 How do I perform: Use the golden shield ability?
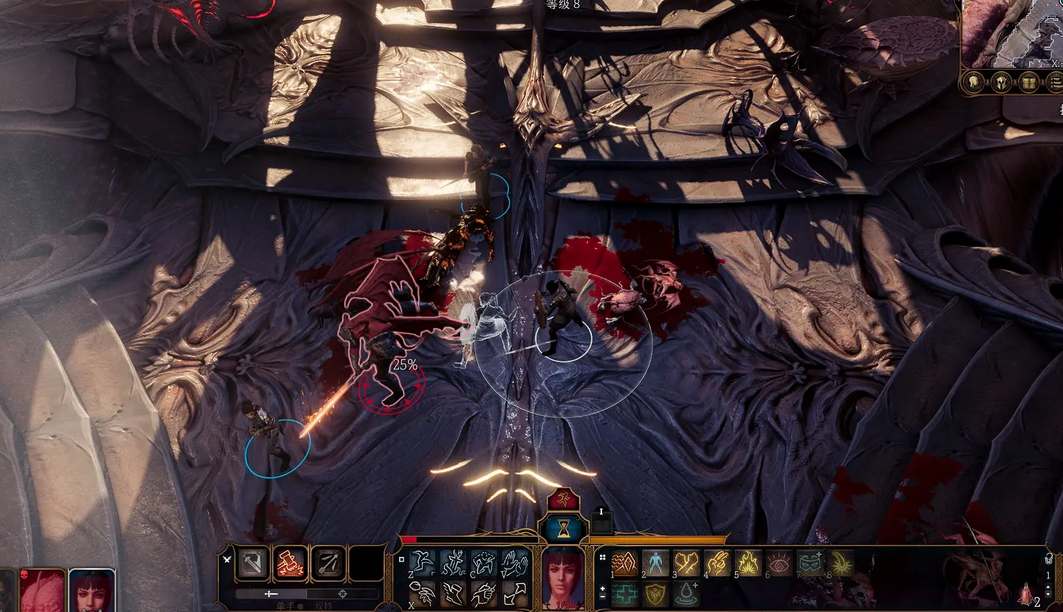pos(656,594)
